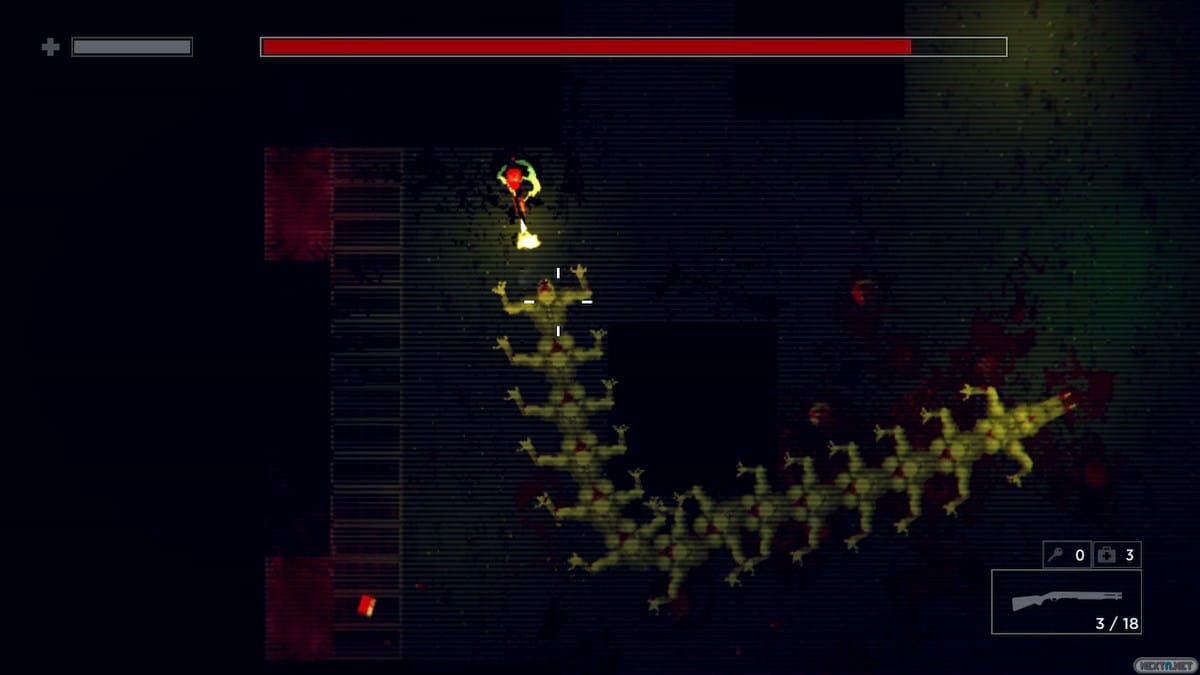Click the key inventory icon
This screenshot has width=1200, height=675.
point(1056,555)
